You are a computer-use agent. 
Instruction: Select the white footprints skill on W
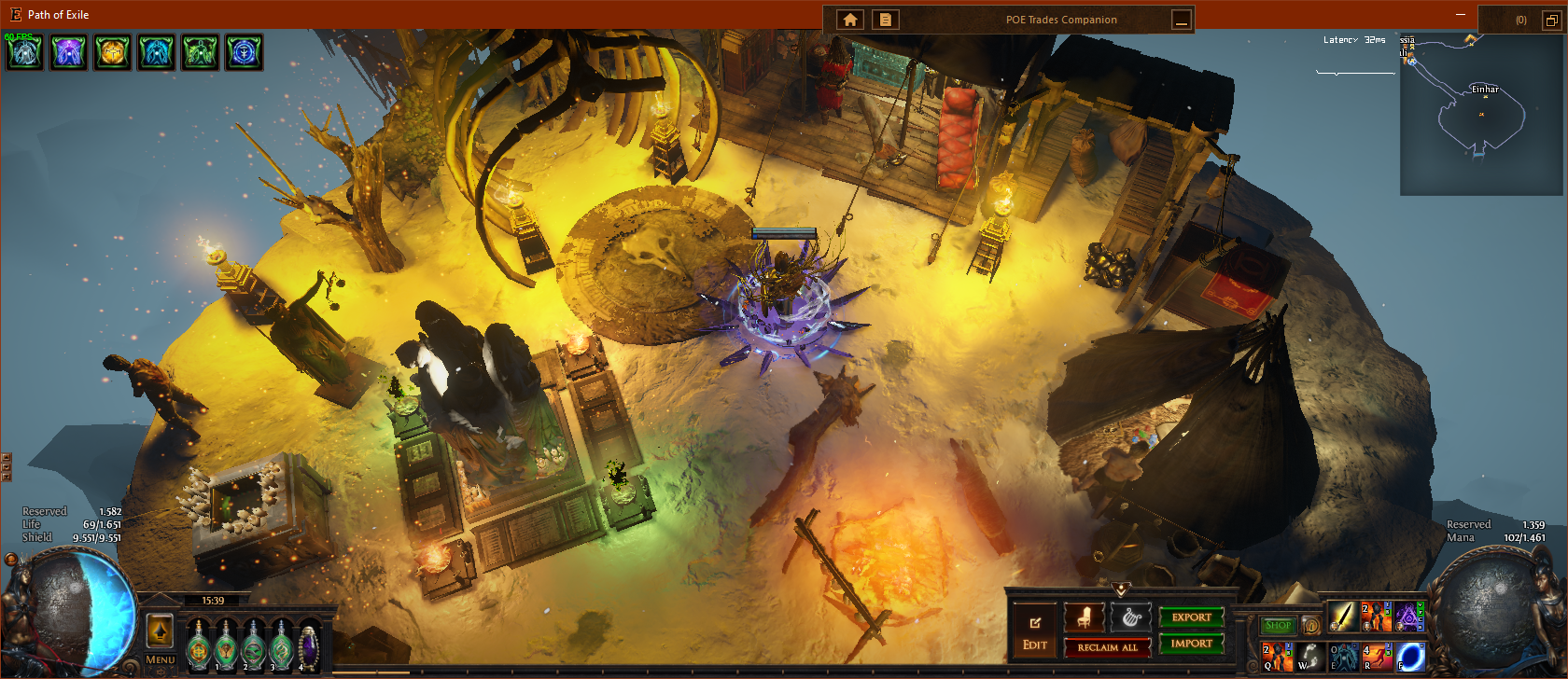[1309, 657]
